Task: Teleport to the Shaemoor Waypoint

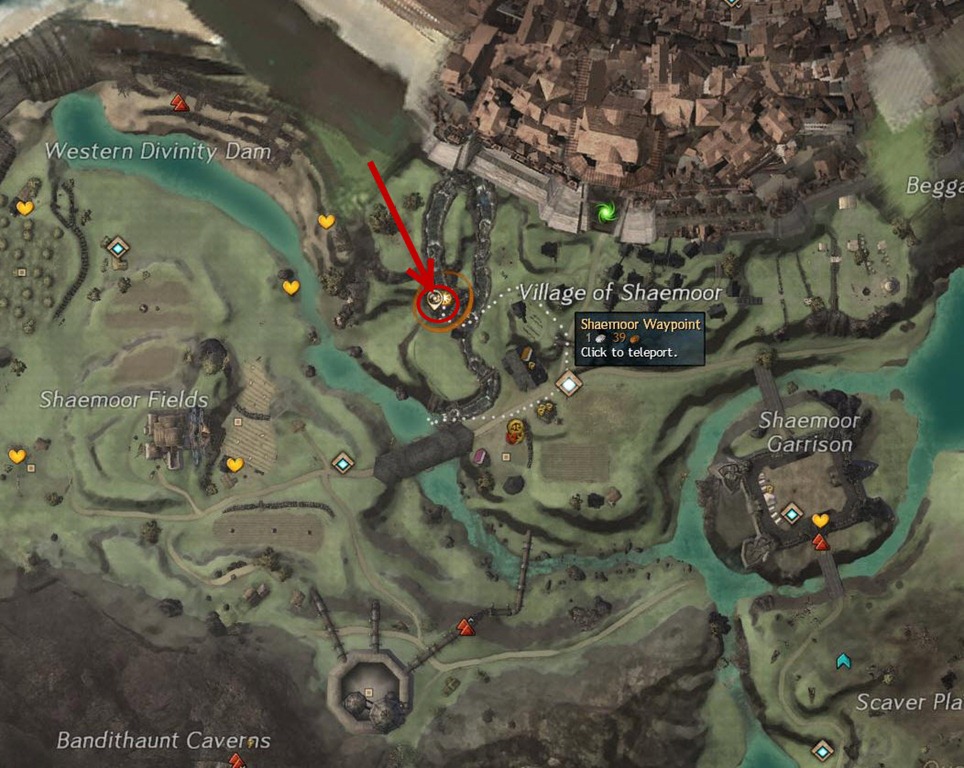Action: click(x=569, y=383)
